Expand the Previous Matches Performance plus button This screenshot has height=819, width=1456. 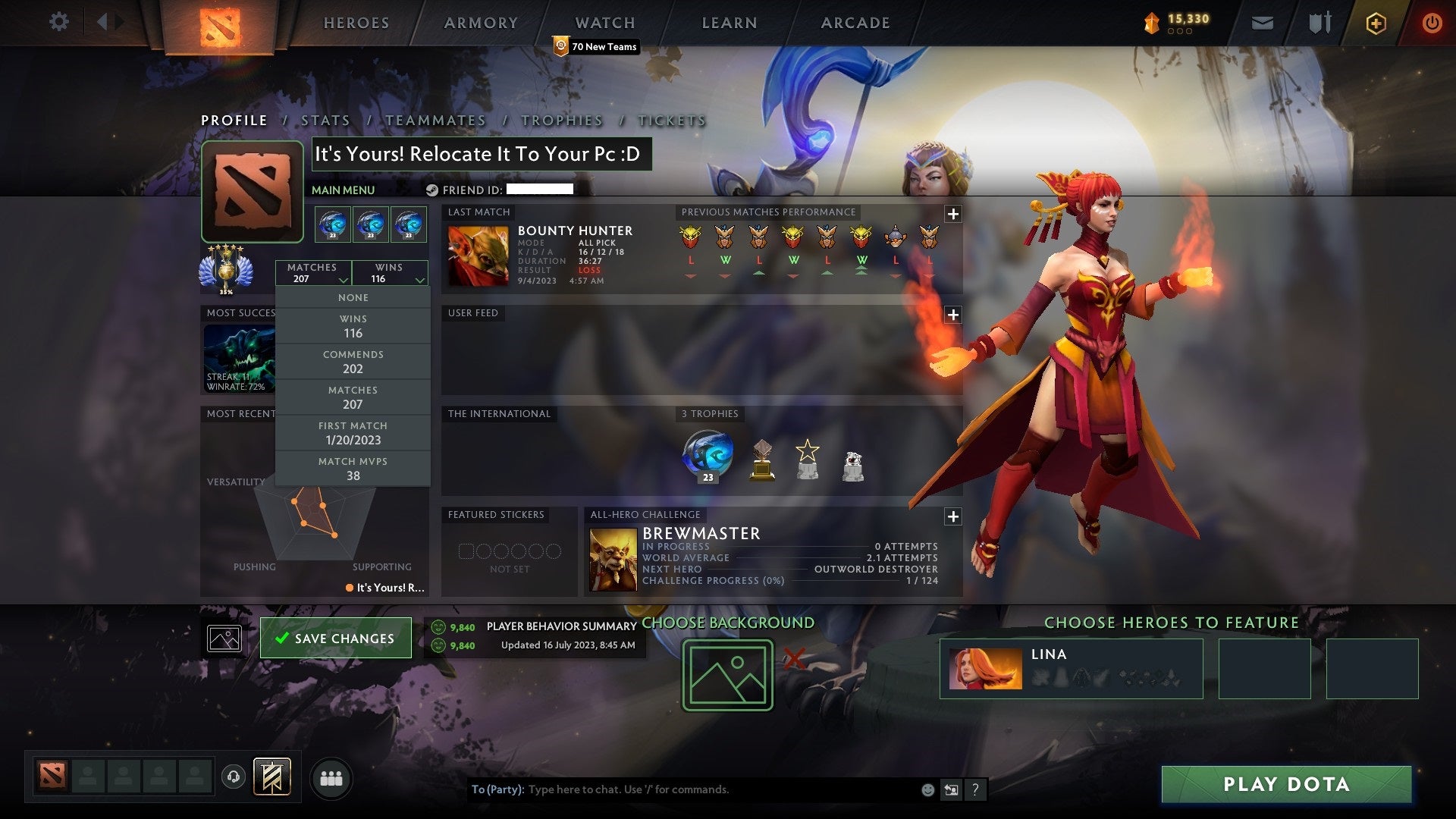pyautogui.click(x=953, y=213)
